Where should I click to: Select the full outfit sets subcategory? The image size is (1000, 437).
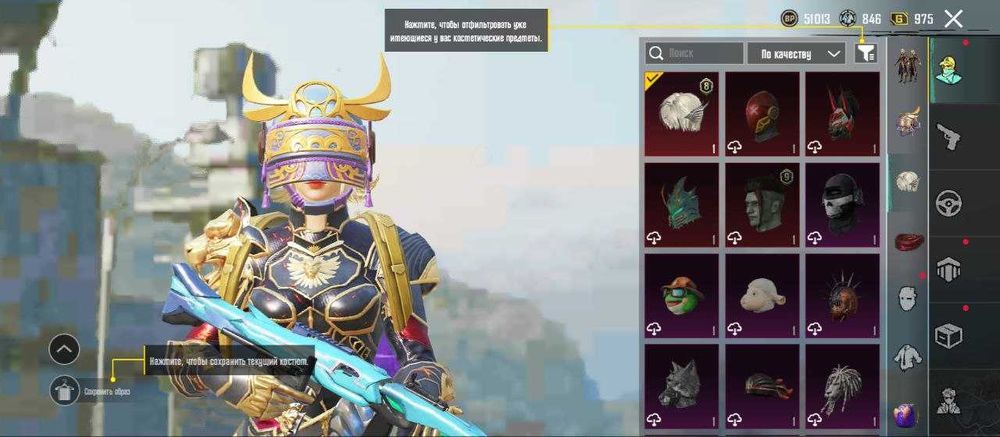tap(907, 68)
